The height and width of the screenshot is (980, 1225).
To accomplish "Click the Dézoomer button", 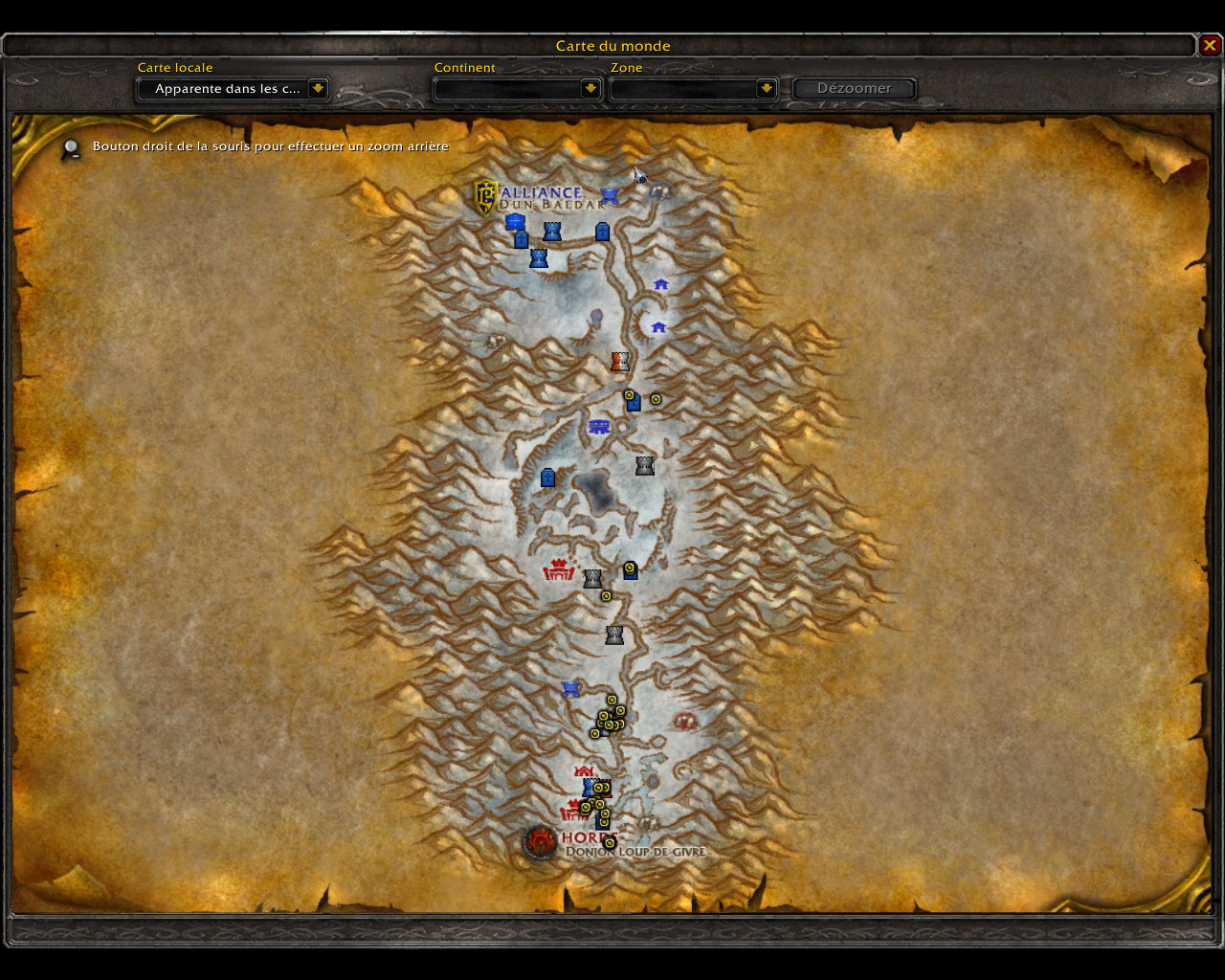I will click(854, 89).
